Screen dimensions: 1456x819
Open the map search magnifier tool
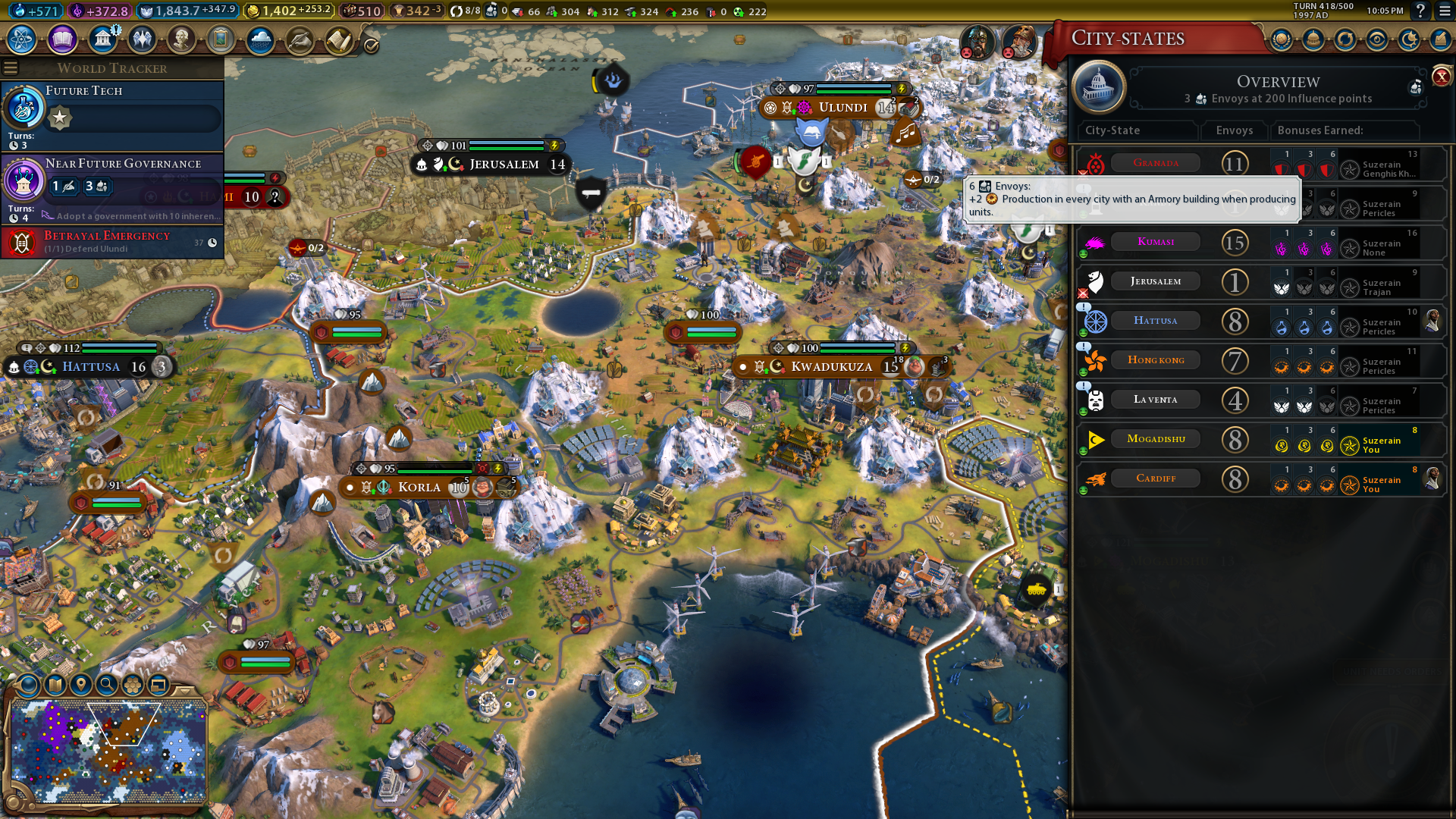pyautogui.click(x=107, y=685)
